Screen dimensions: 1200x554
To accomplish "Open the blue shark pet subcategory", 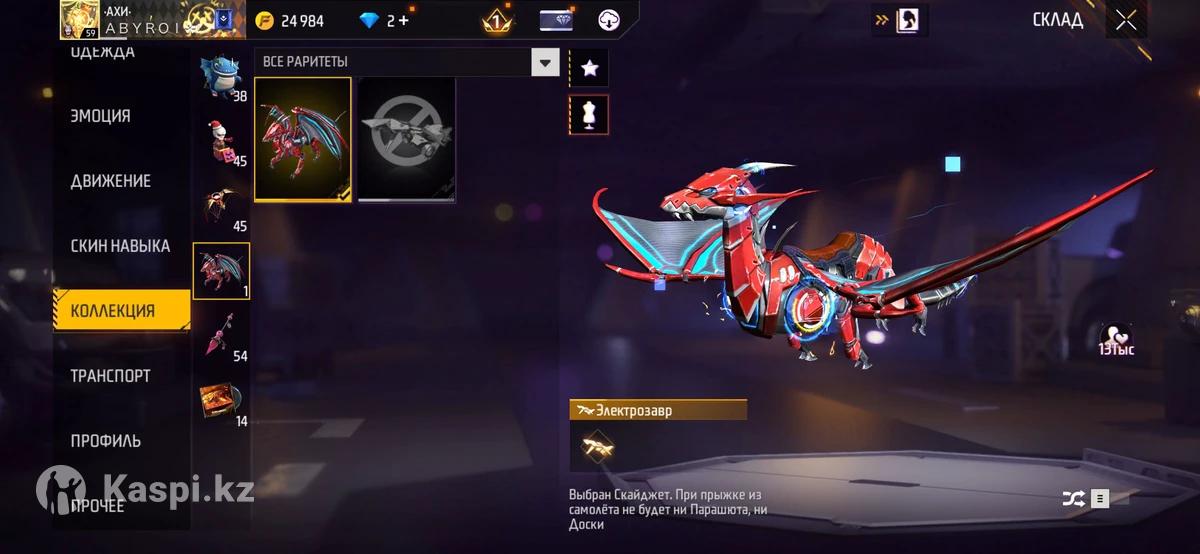I will point(221,75).
